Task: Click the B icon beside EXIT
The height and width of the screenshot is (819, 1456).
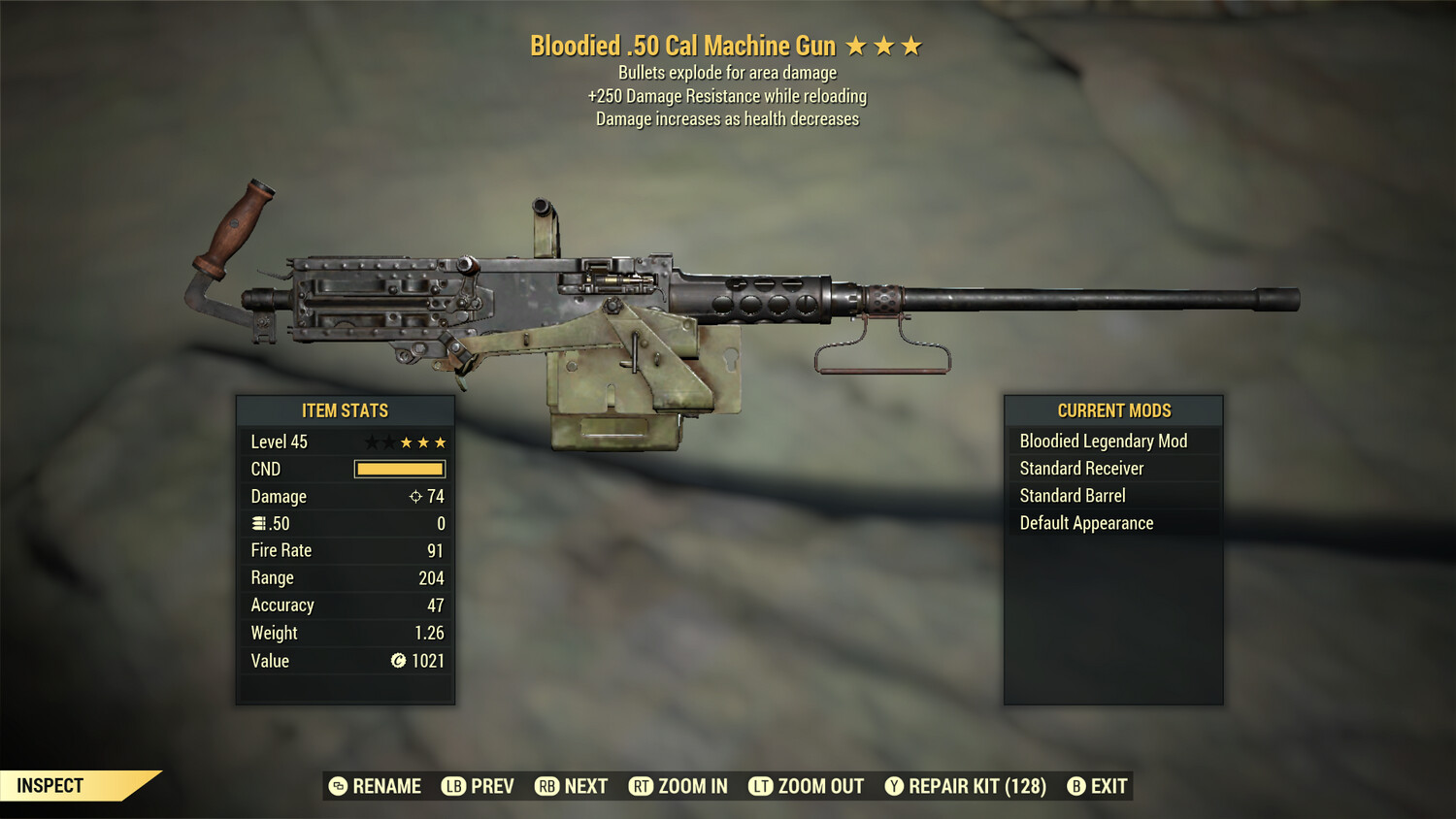Action: click(x=1075, y=786)
